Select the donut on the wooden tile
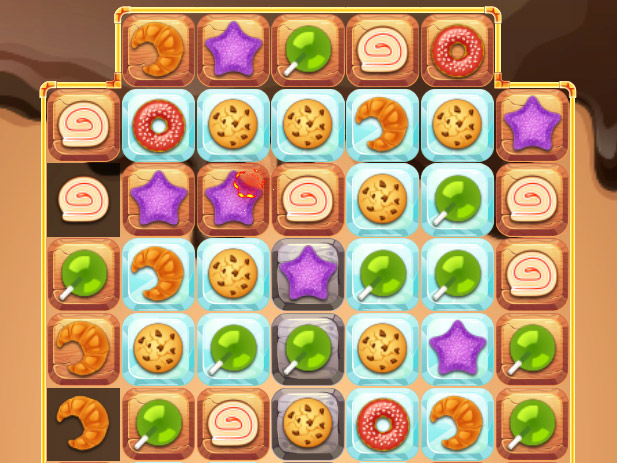Image resolution: width=617 pixels, height=463 pixels. (x=457, y=48)
